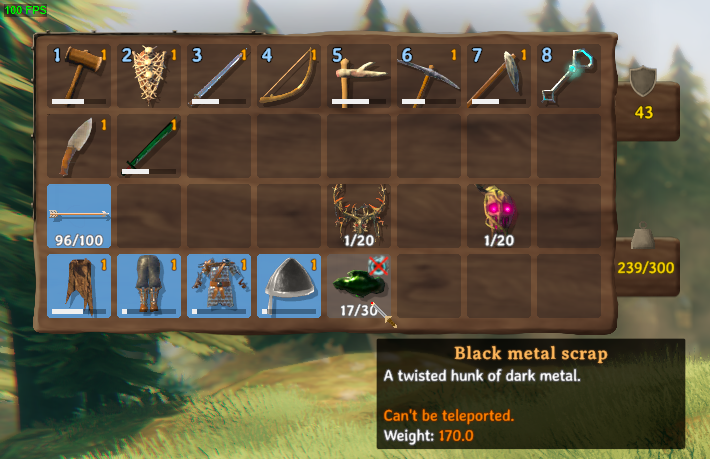This screenshot has width=710, height=459.
Task: Click the glowing wishbone in slot 8
Action: [x=569, y=76]
